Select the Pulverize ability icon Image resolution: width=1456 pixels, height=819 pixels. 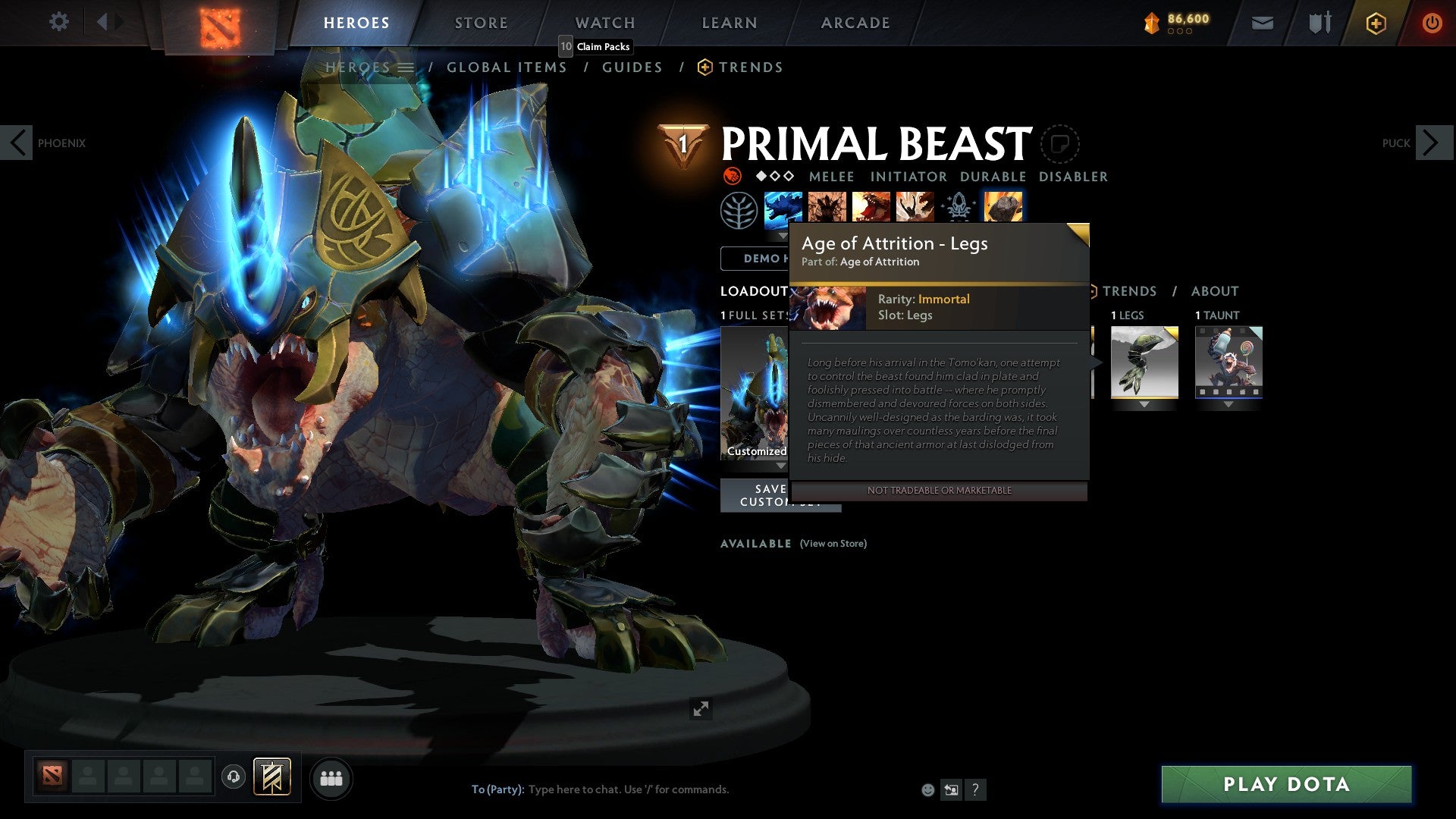click(x=915, y=206)
